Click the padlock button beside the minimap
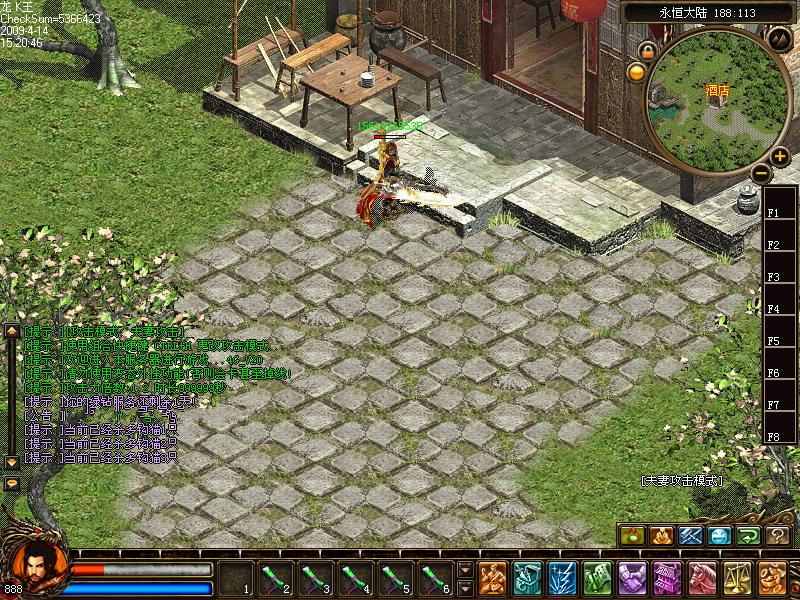Screen dimensions: 800x600 tap(648, 51)
